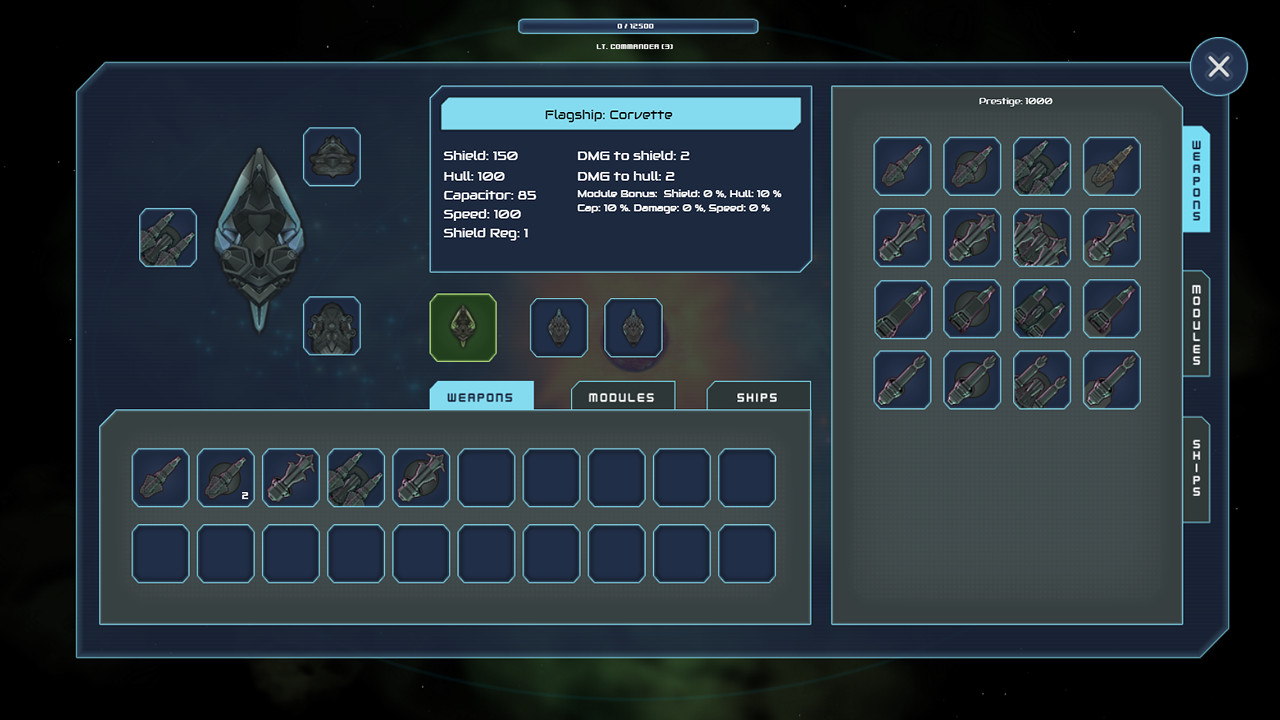Select the green-highlighted corvette thumbnail
The image size is (1280, 720).
[x=464, y=327]
